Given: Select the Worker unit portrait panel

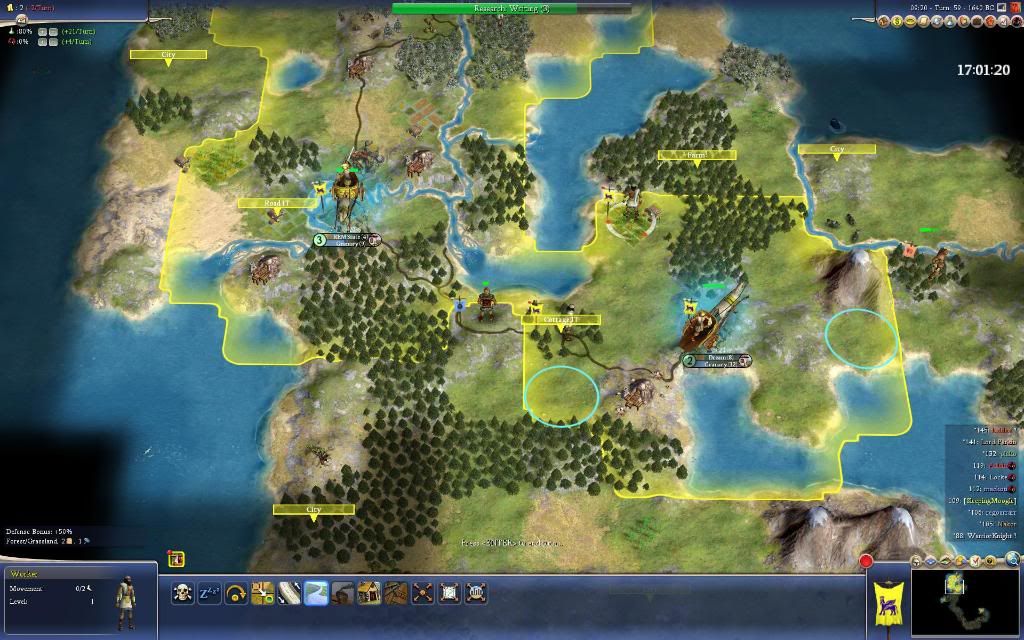Looking at the screenshot, I should point(78,598).
